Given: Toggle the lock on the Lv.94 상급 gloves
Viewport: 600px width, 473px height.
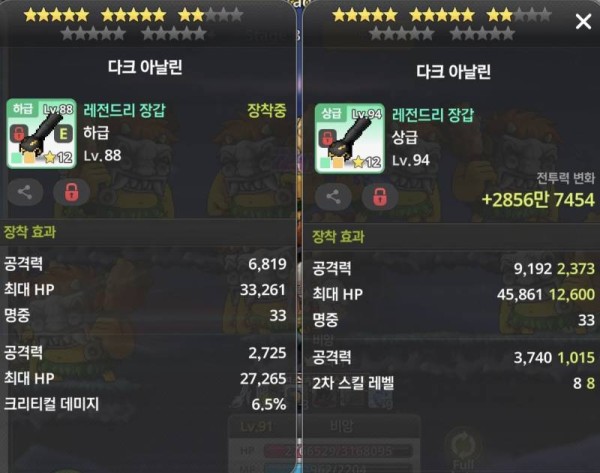Looking at the screenshot, I should coord(379,196).
